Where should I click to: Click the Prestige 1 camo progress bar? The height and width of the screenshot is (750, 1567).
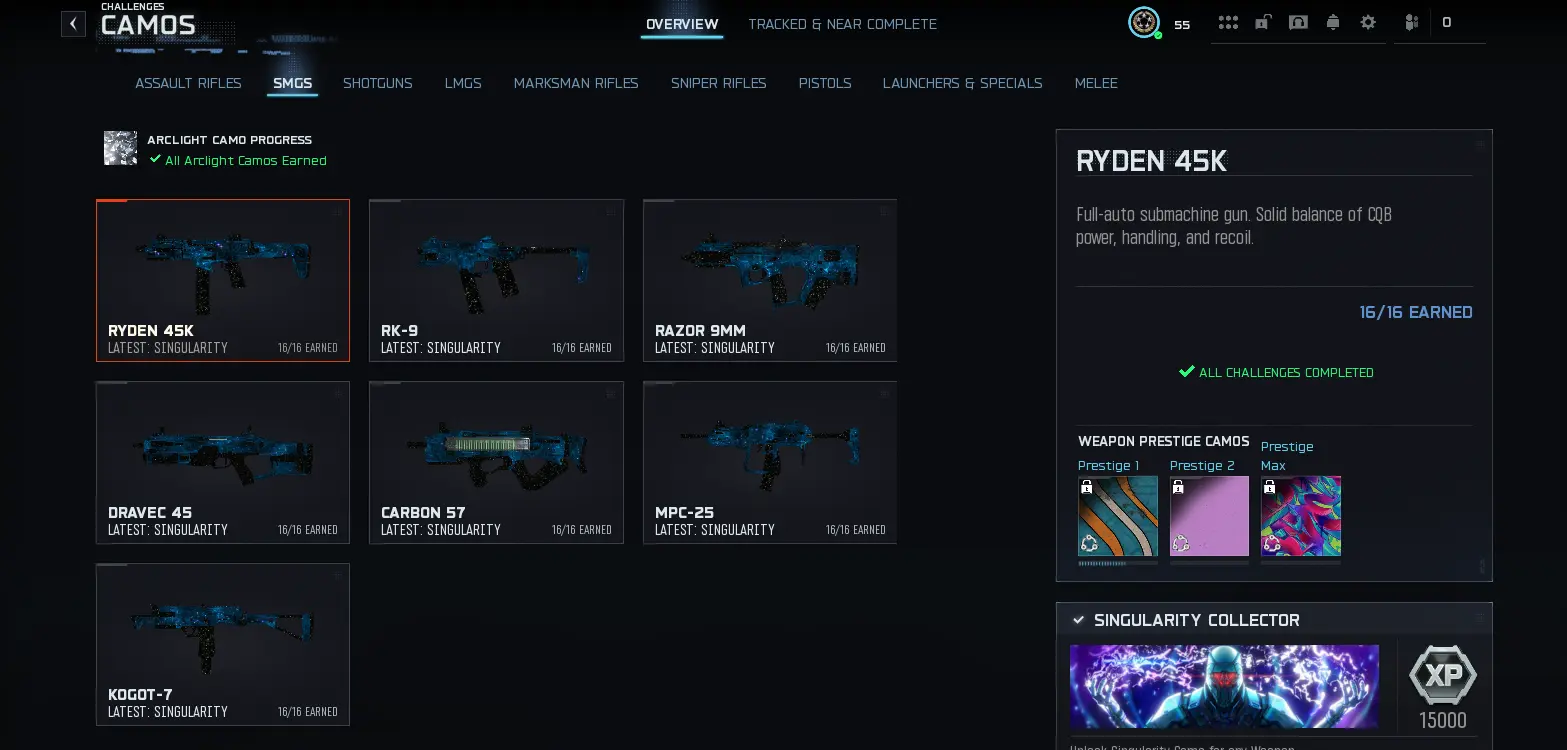pos(1117,563)
